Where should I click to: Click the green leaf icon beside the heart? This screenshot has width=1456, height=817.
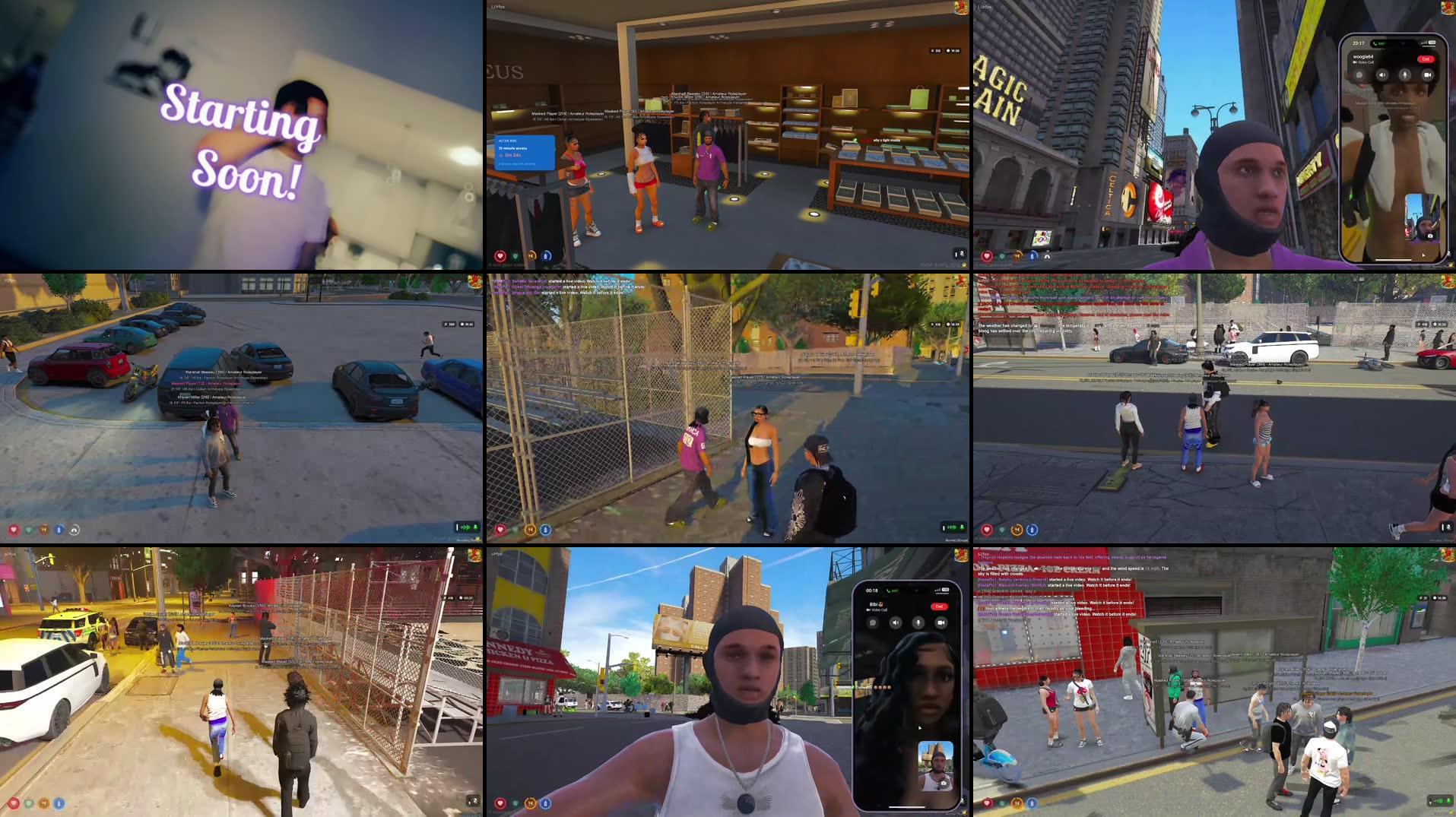(x=516, y=256)
